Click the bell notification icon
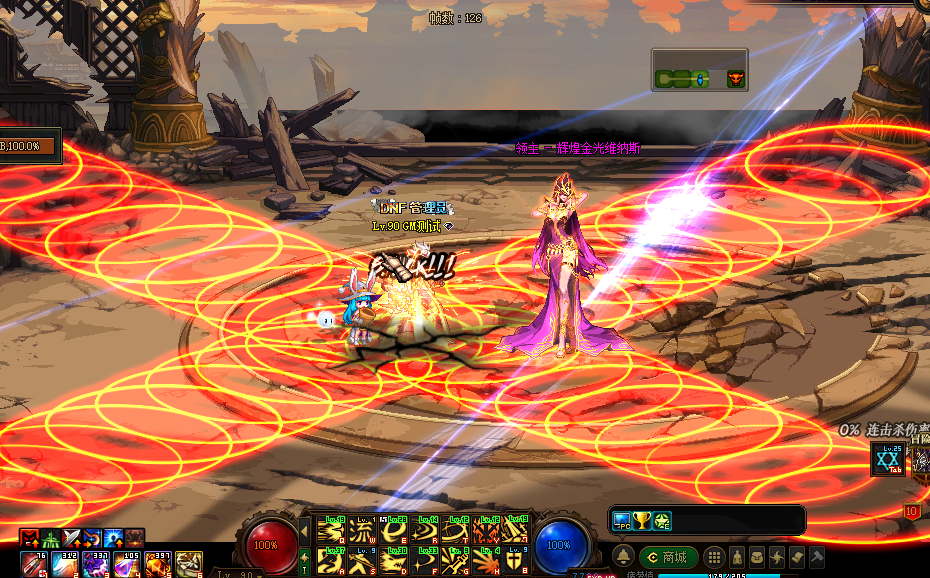This screenshot has width=930, height=578. pos(623,557)
